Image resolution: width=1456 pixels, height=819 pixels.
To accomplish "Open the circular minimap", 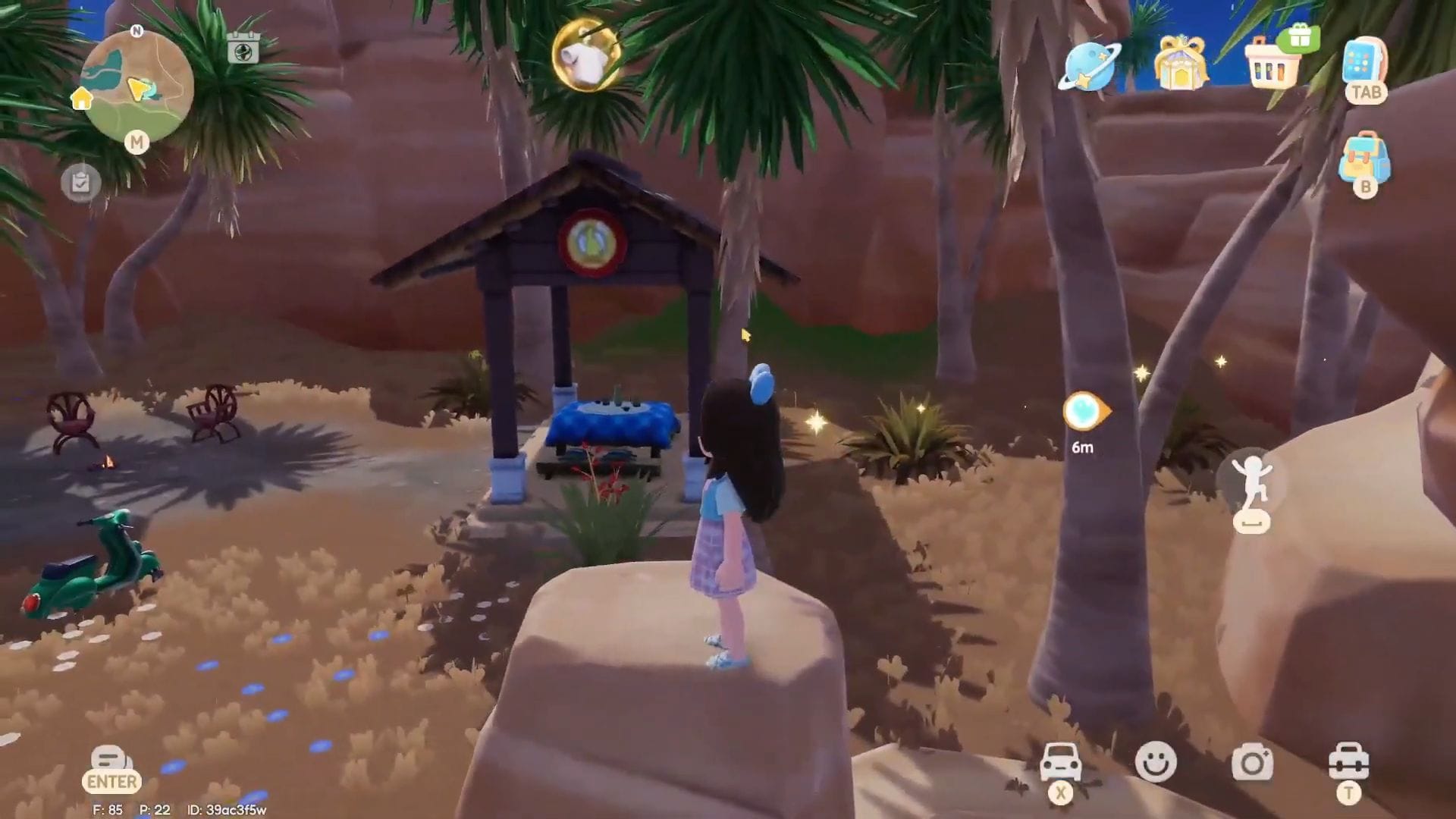I will [136, 85].
